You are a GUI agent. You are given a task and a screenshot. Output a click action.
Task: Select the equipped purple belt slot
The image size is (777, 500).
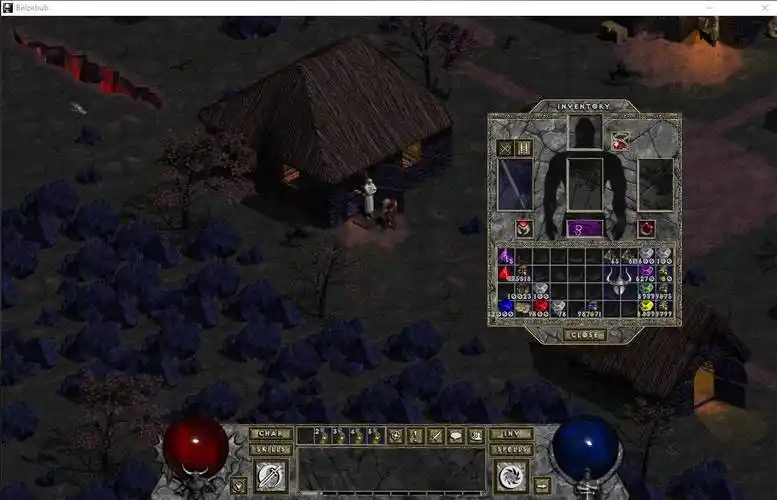point(585,228)
